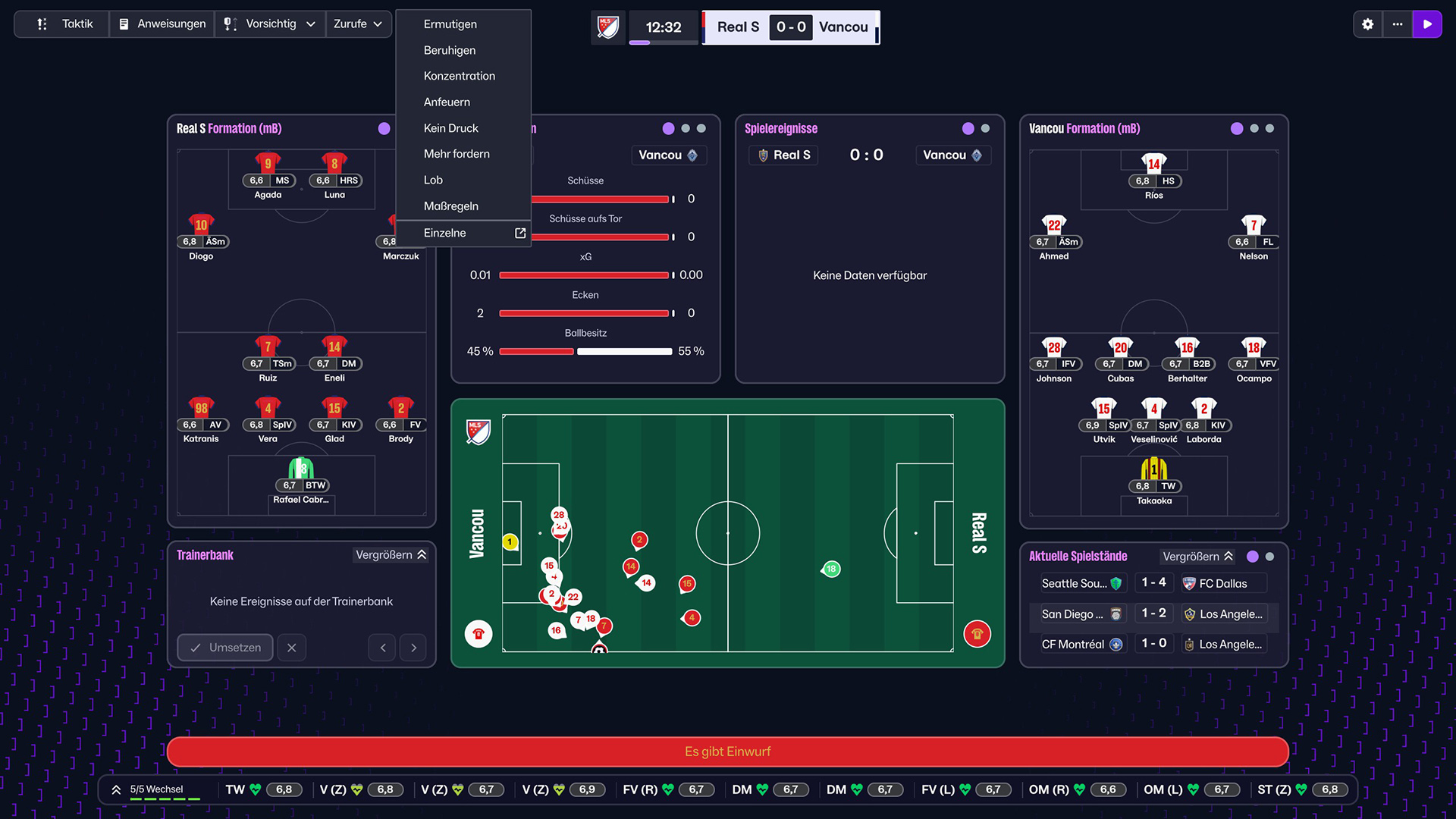Select Anfeuern from the menu
Screen dimensions: 1456x819
pos(447,102)
